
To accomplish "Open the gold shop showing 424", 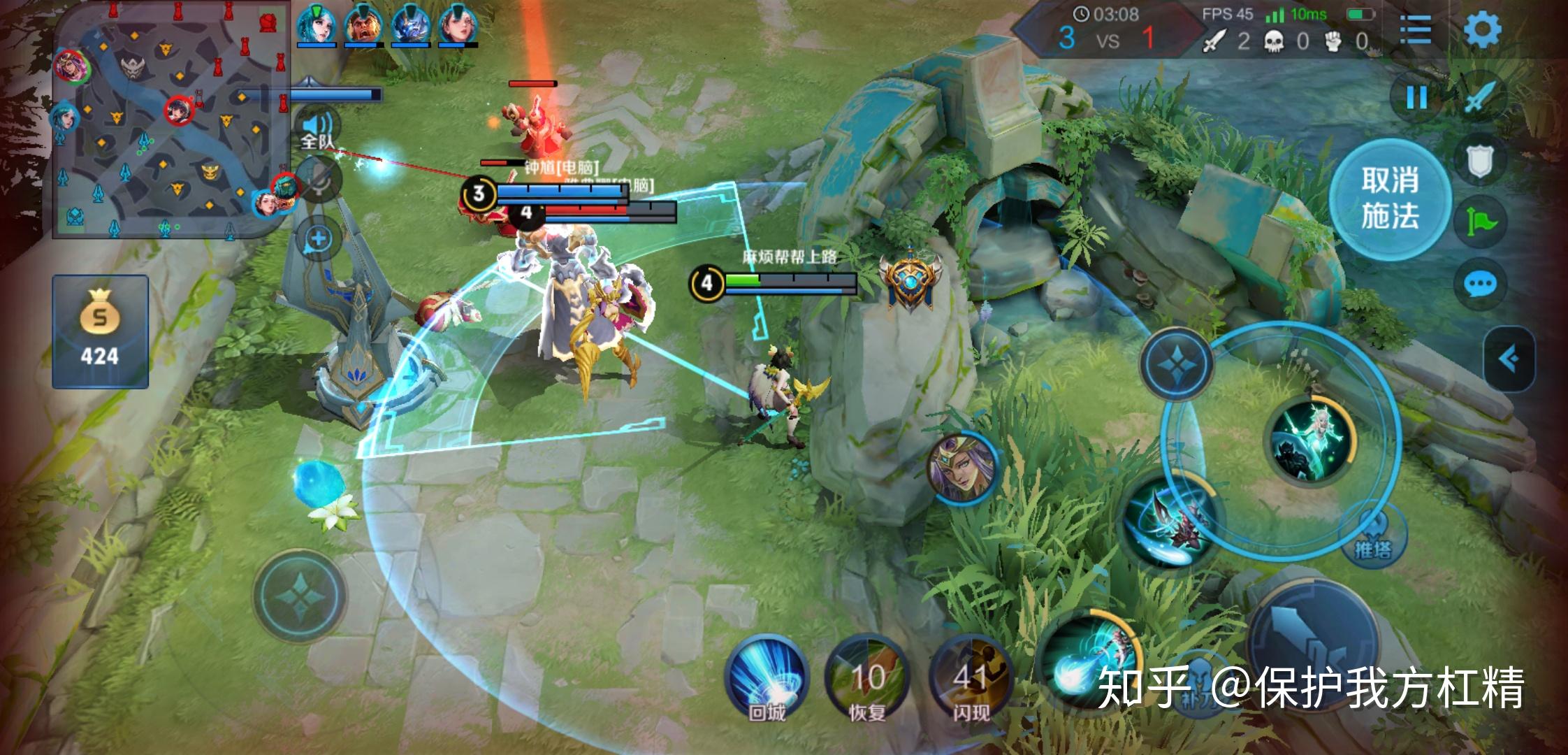I will coord(100,331).
